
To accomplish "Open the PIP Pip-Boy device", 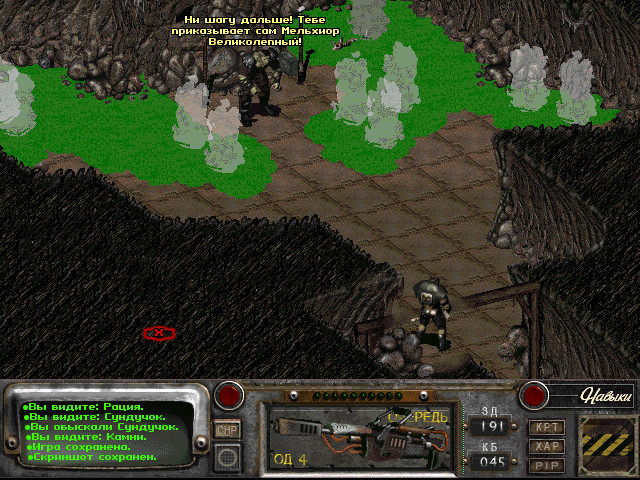I will 545,464.
